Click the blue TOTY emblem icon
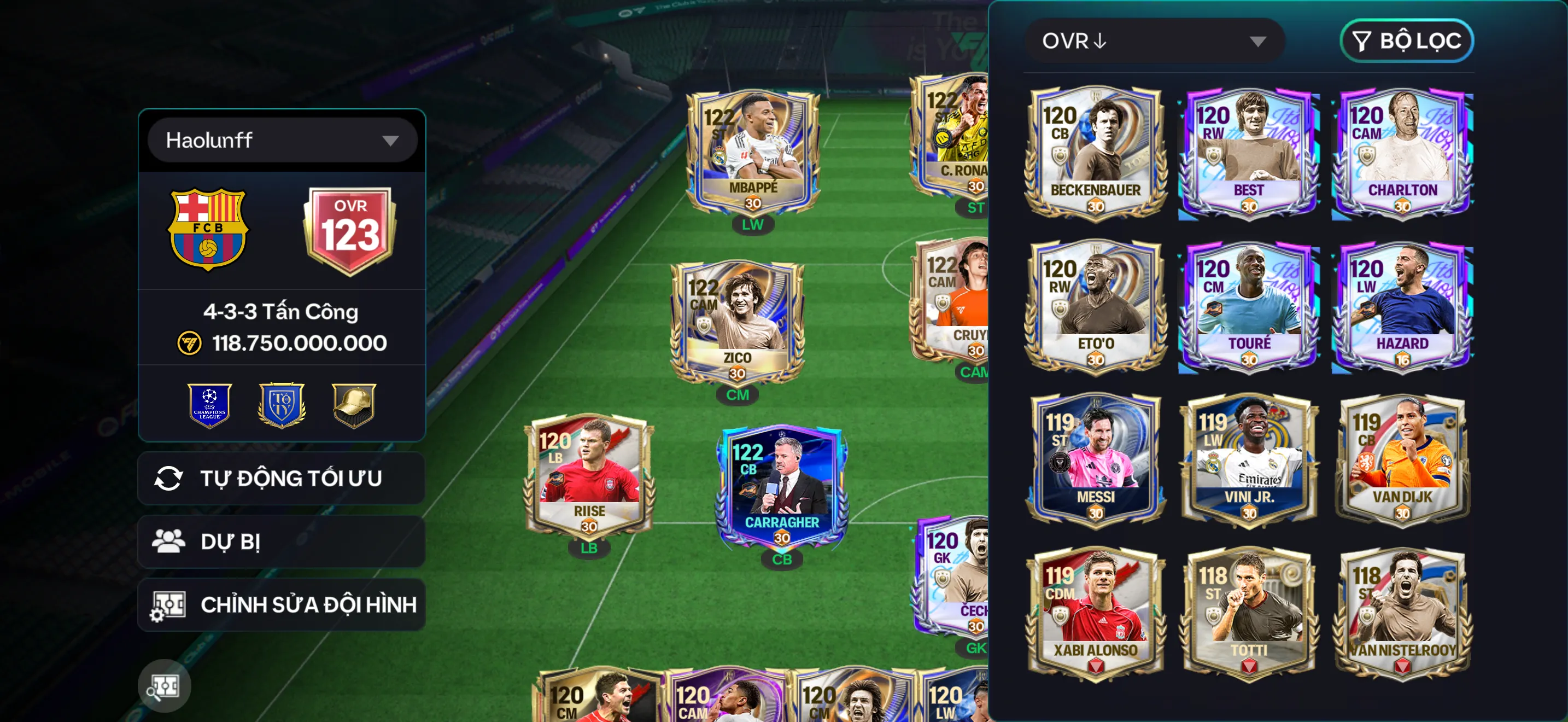Image resolution: width=1568 pixels, height=722 pixels. pyautogui.click(x=281, y=405)
